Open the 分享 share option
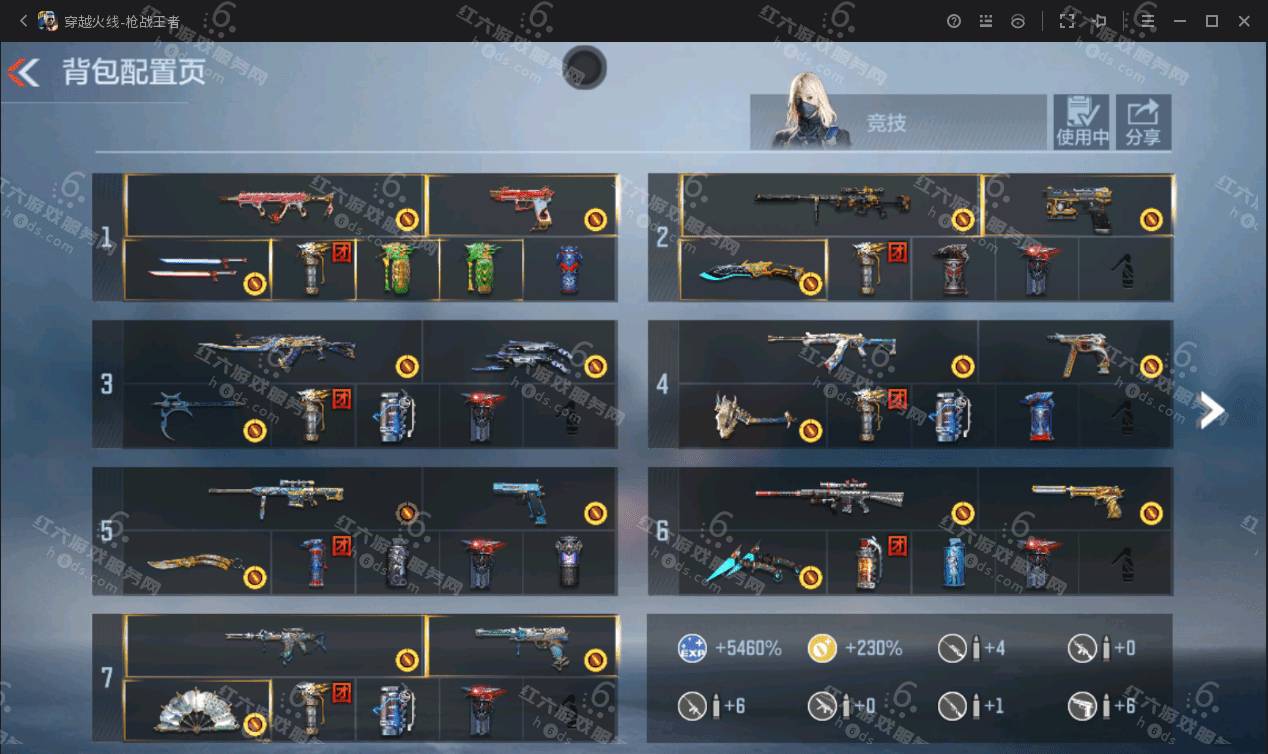The image size is (1268, 754). [1142, 122]
